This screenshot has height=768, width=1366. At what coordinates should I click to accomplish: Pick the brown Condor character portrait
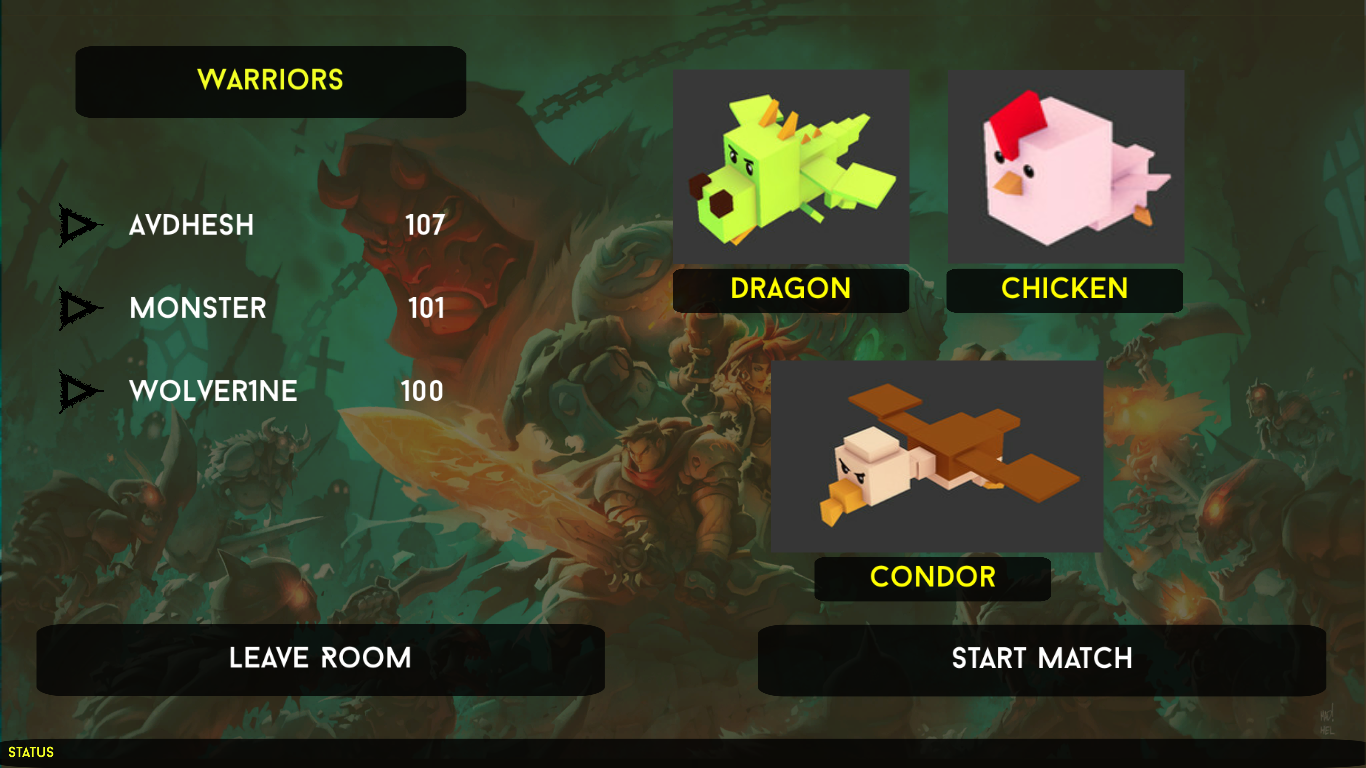(937, 456)
